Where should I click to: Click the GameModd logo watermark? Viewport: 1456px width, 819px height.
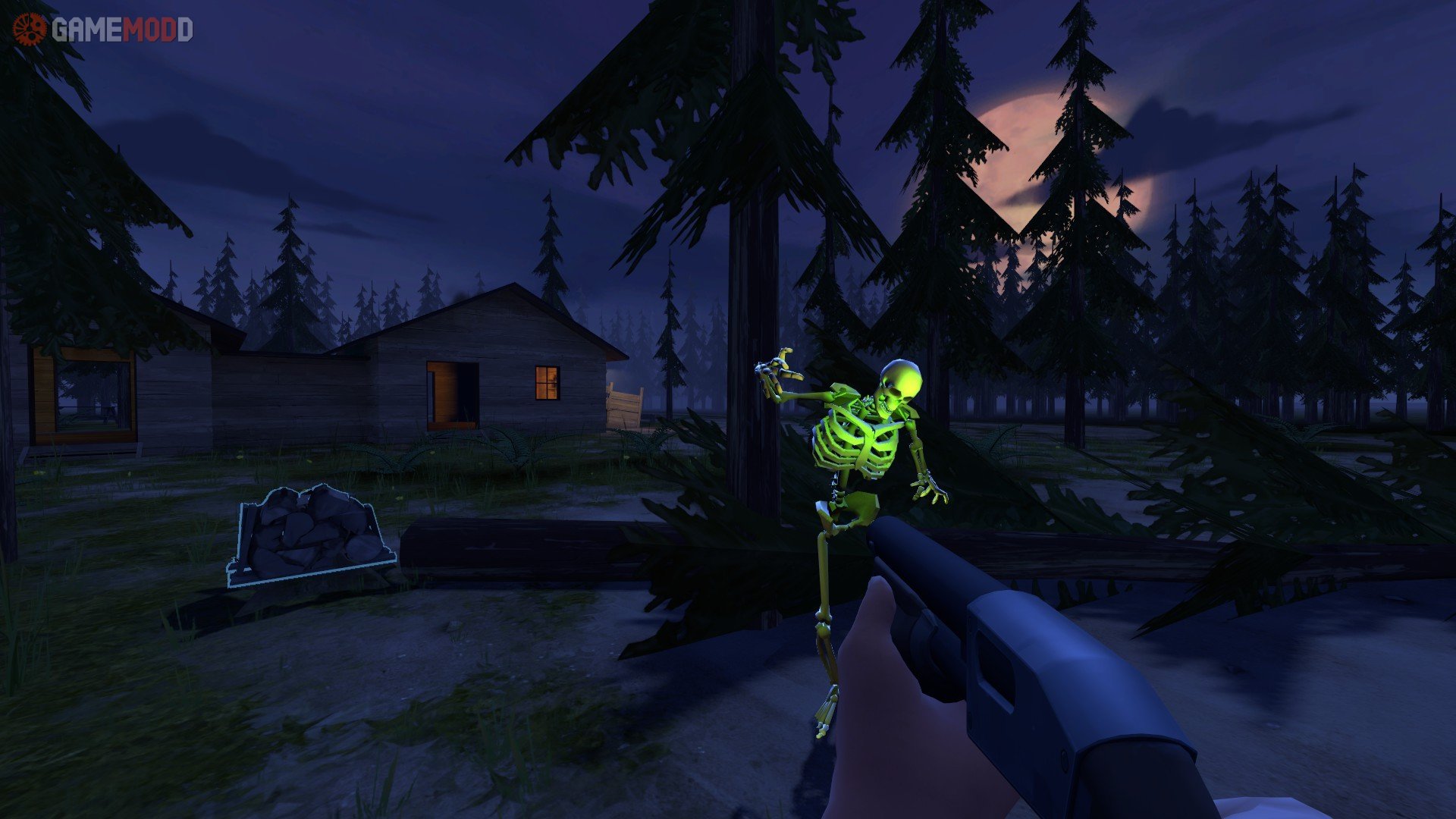[103, 30]
